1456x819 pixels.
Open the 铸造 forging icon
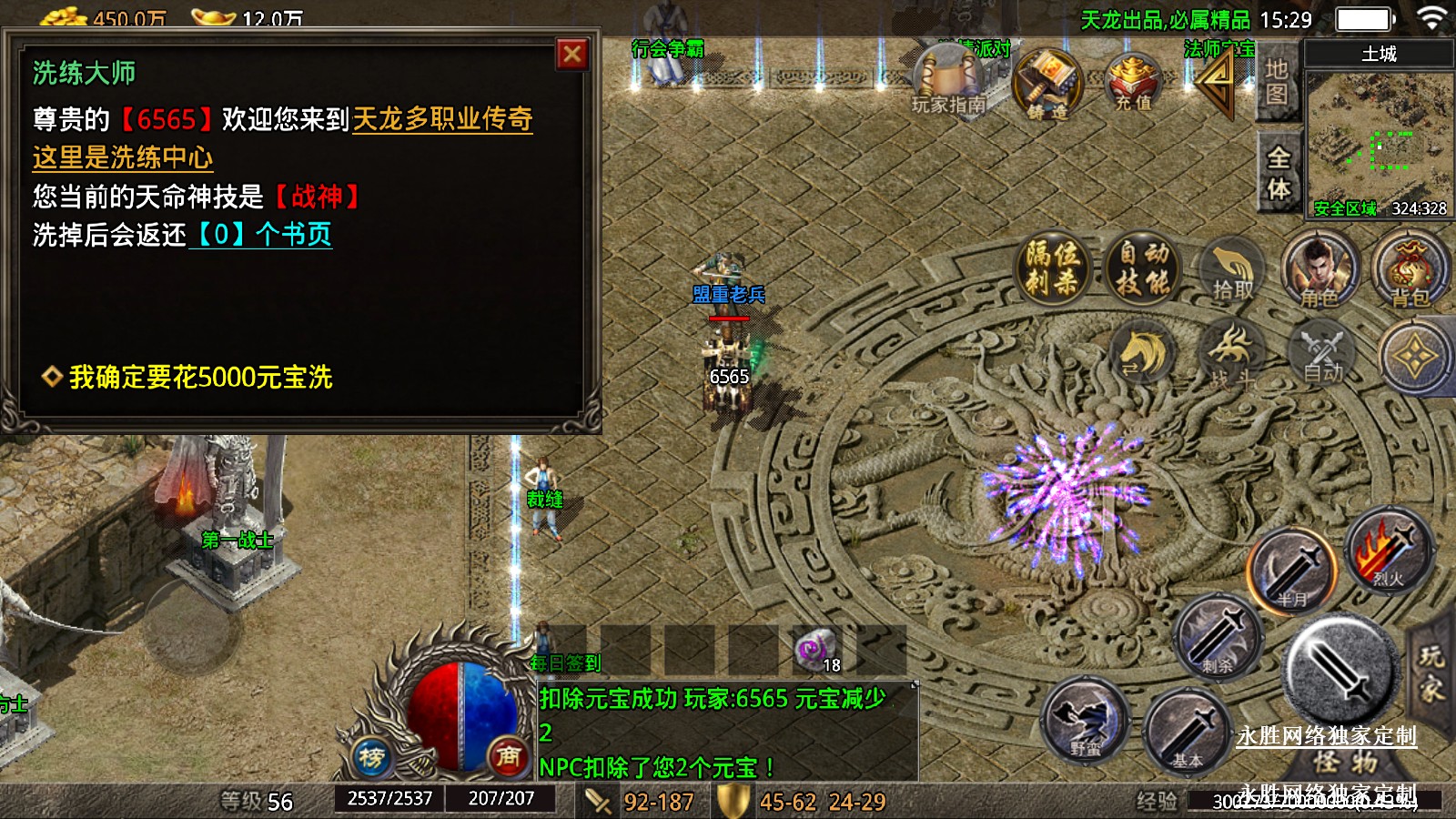1046,84
